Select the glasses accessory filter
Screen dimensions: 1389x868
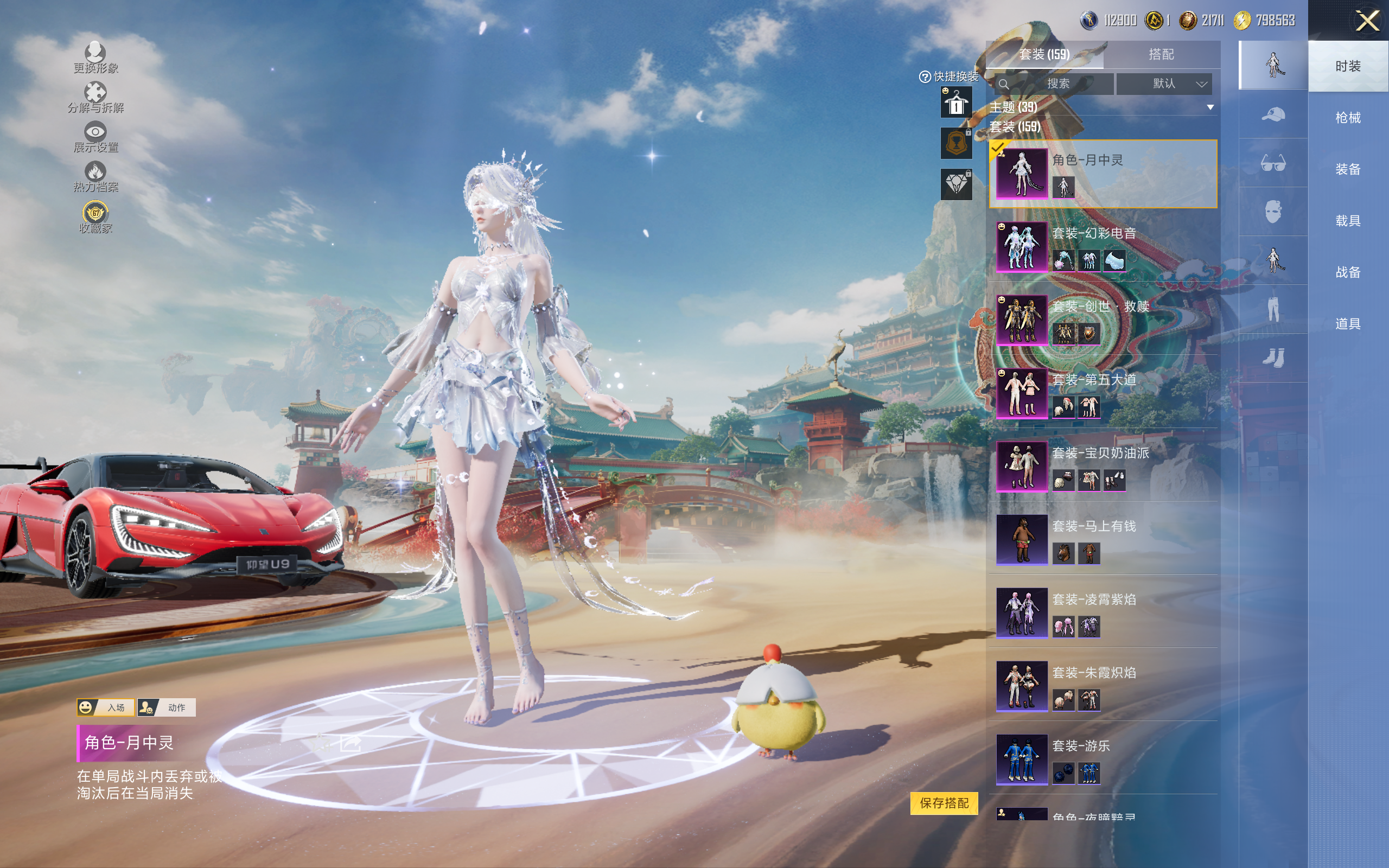point(1272,164)
